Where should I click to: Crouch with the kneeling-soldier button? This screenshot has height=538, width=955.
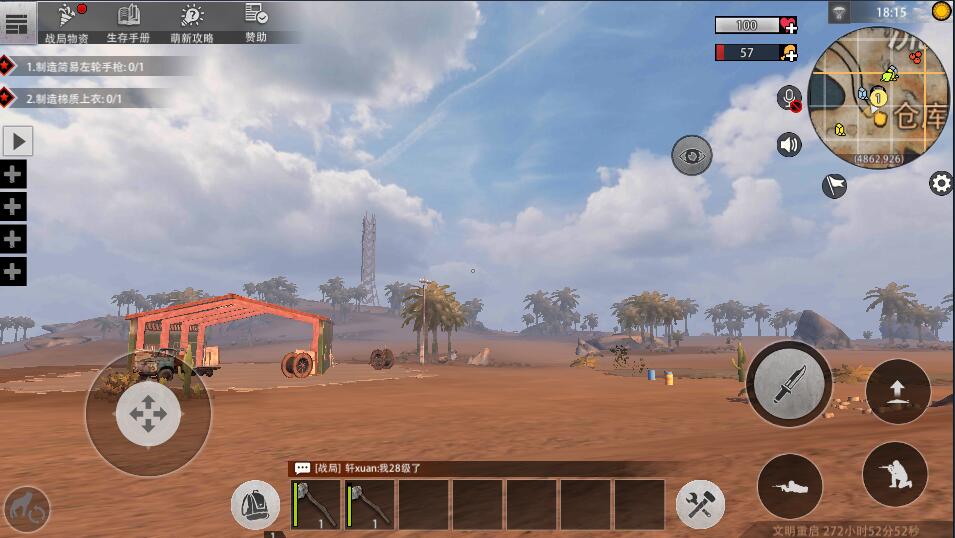pyautogui.click(x=894, y=474)
